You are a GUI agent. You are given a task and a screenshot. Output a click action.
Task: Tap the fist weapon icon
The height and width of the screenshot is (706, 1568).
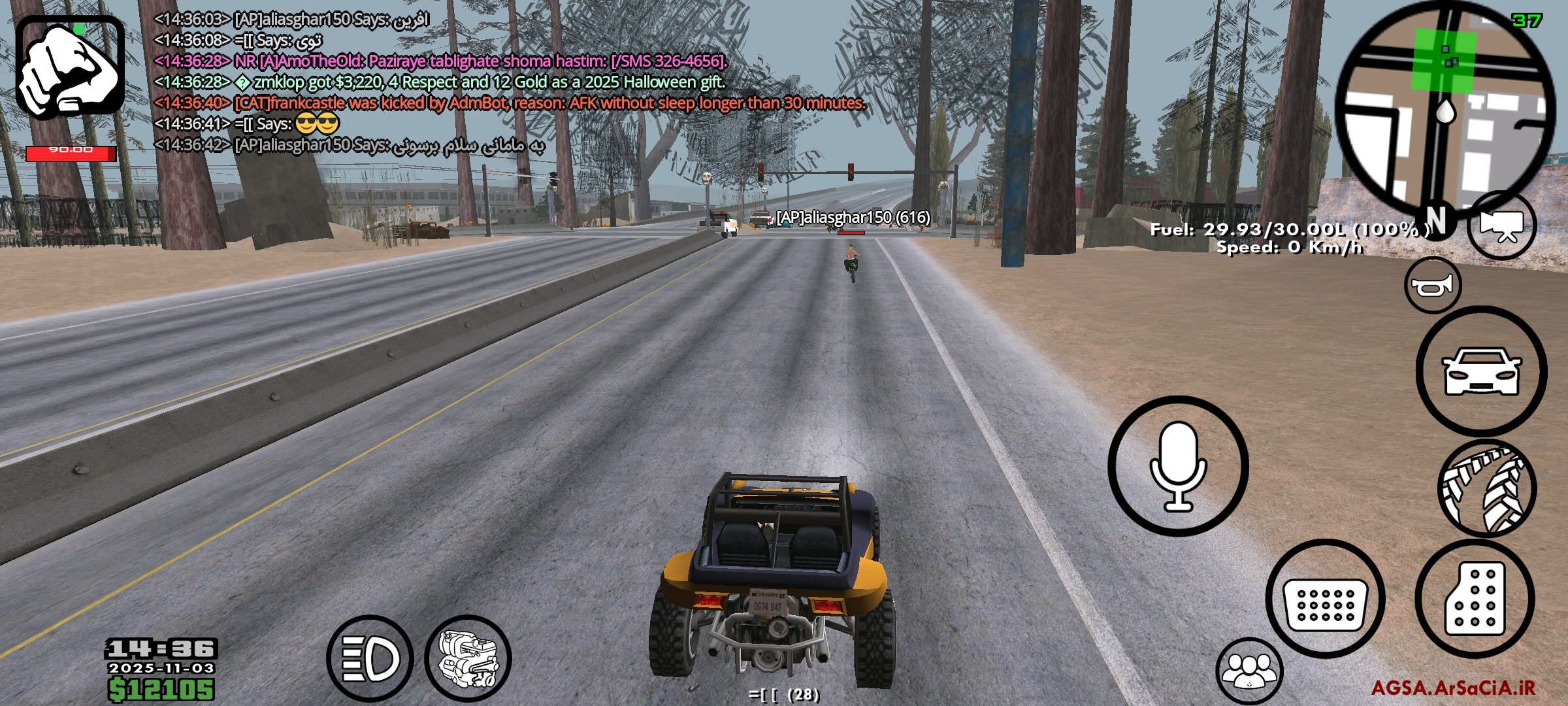click(70, 67)
